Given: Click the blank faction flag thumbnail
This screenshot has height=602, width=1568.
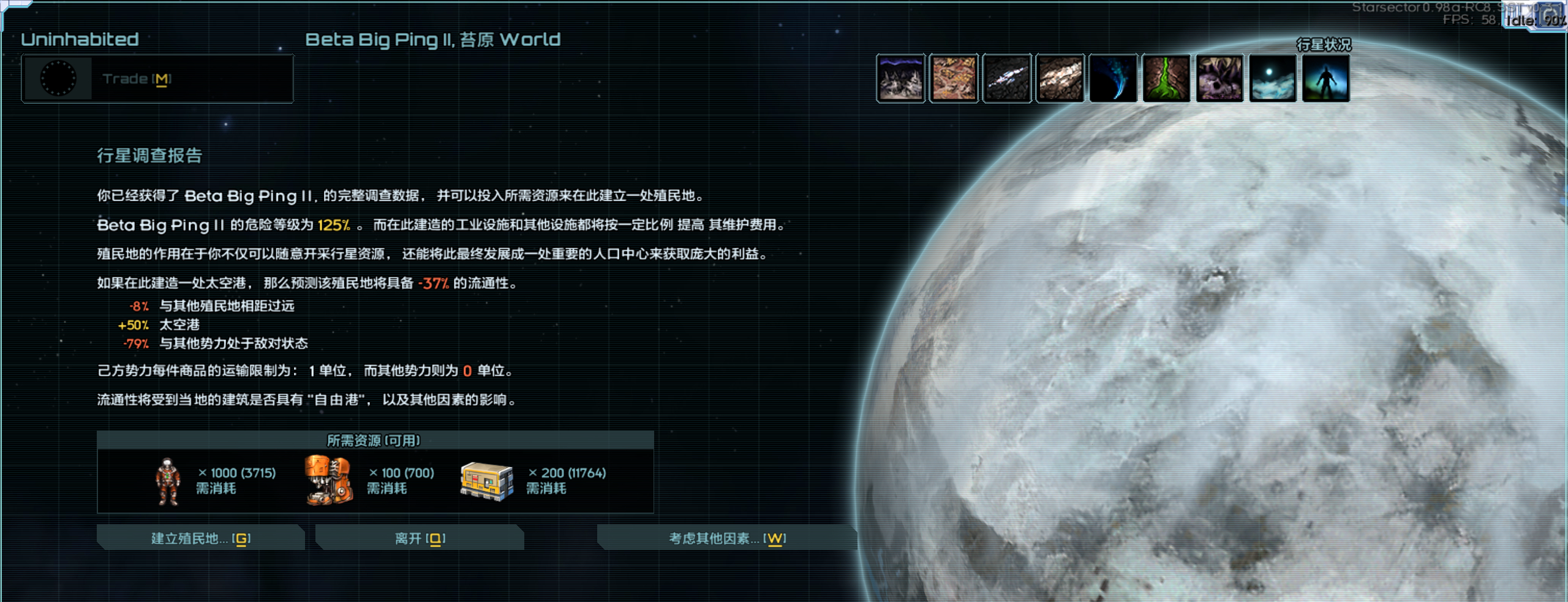Looking at the screenshot, I should [60, 78].
